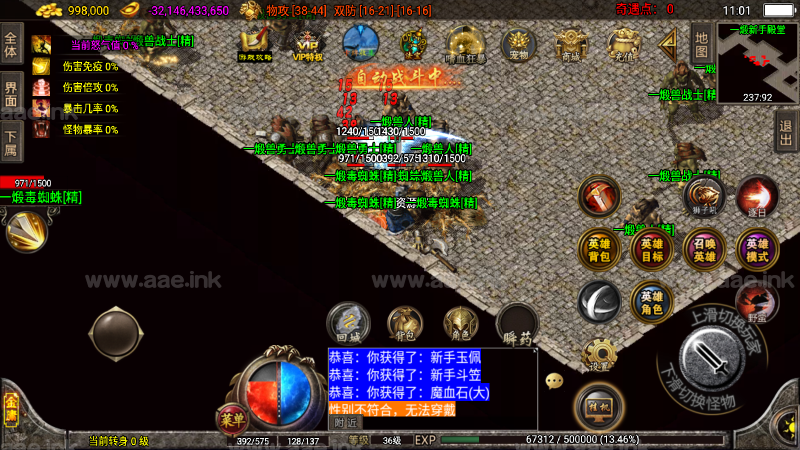
Task: Cast the 逐日 sword skill
Action: point(757,195)
